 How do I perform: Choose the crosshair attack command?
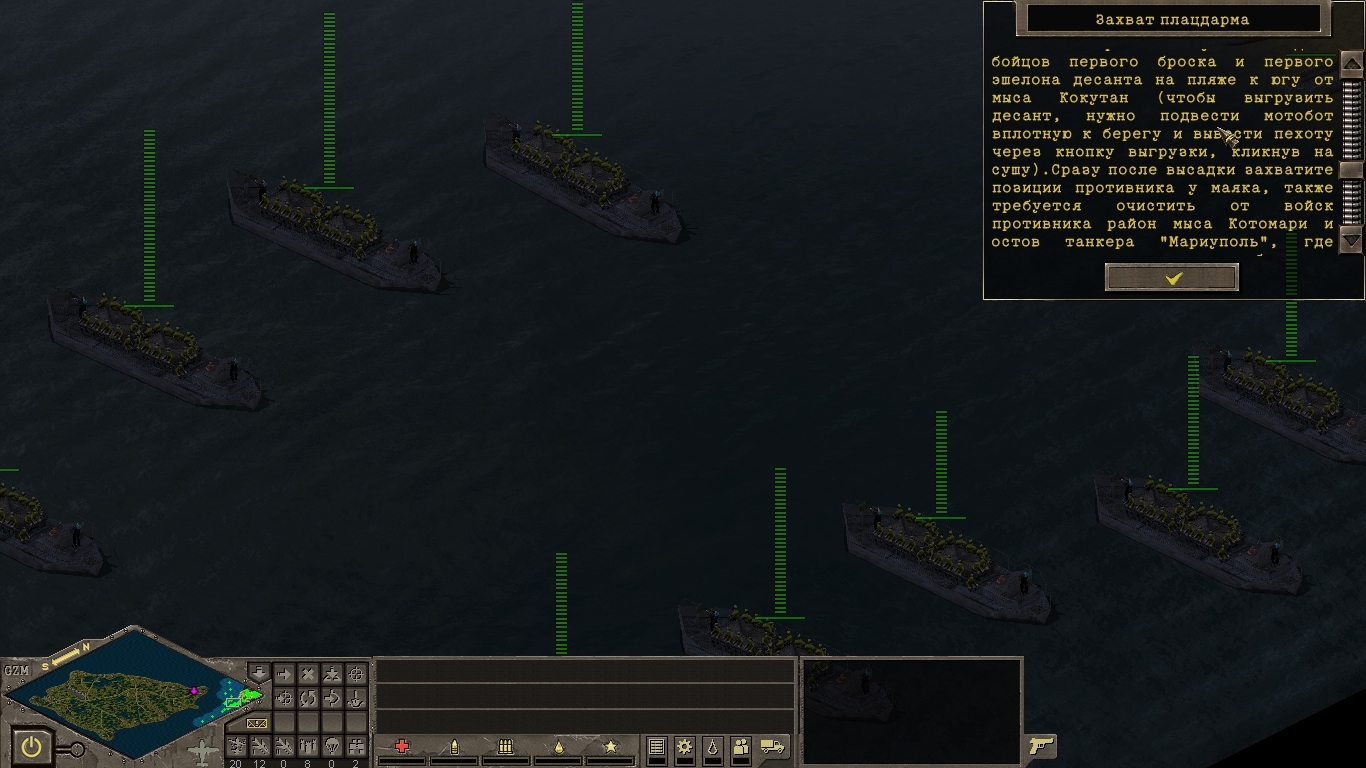coord(356,675)
